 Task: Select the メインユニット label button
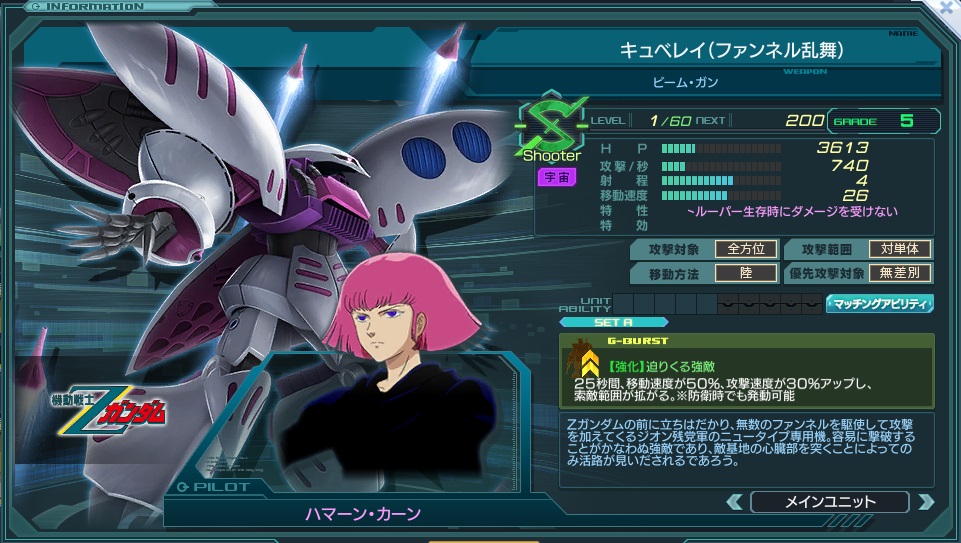click(x=829, y=502)
